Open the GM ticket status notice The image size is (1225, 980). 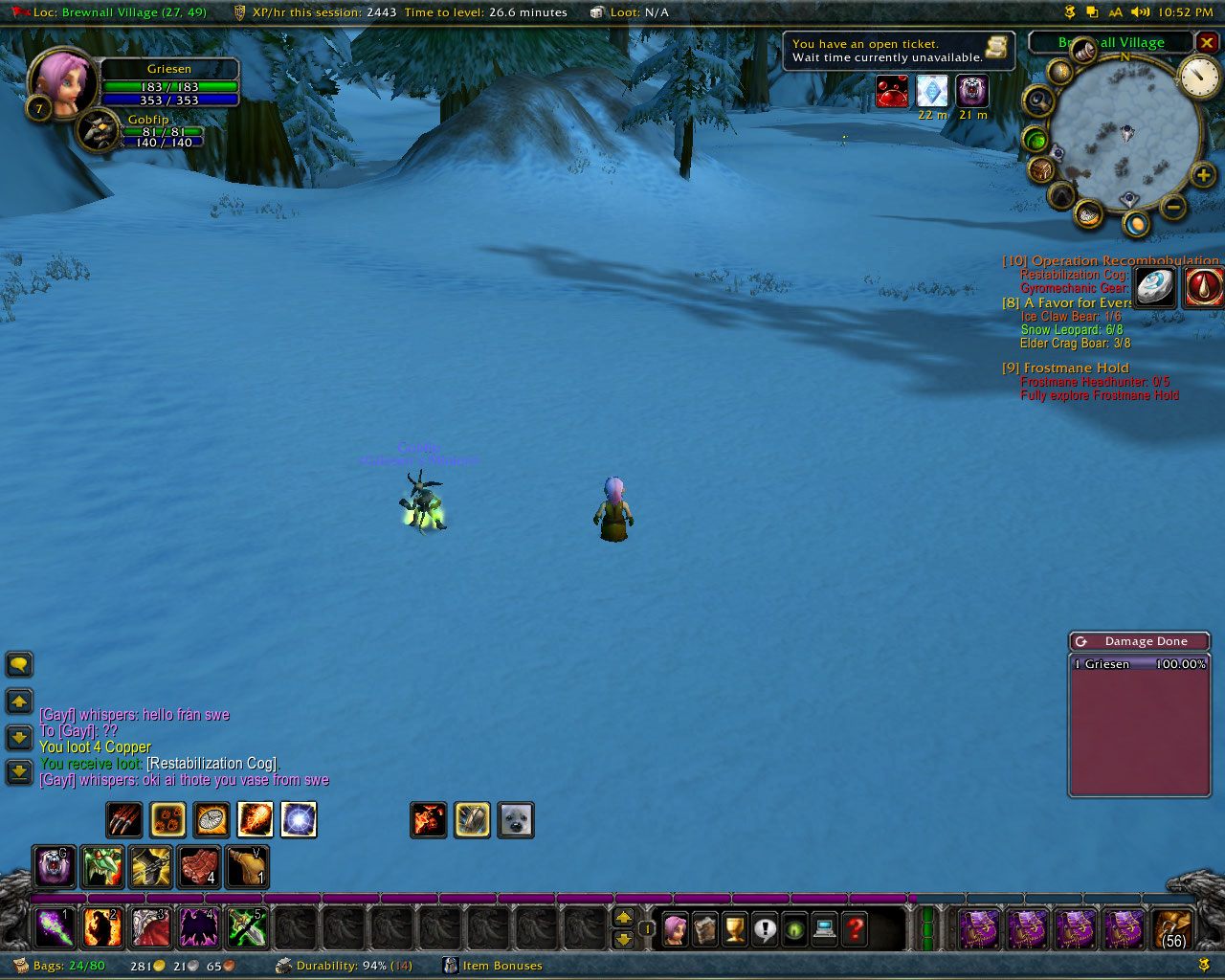click(898, 51)
